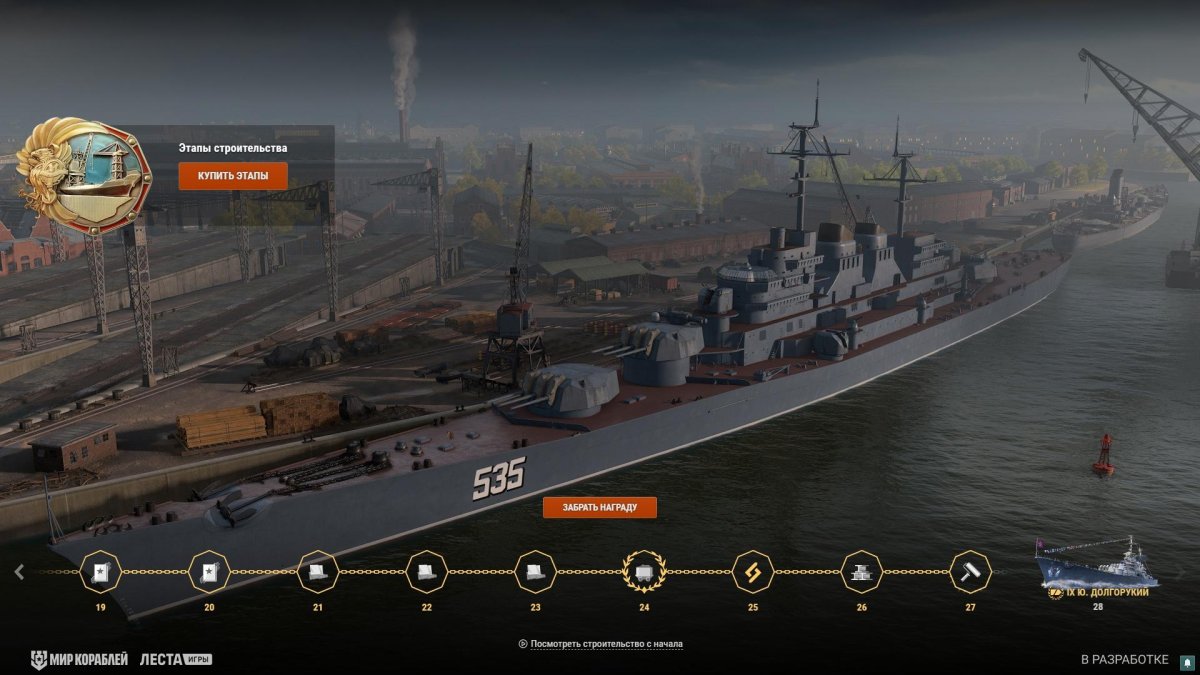Viewport: 1200px width, 675px height.
Task: Open the shipyard emblem badge
Action: (84, 175)
